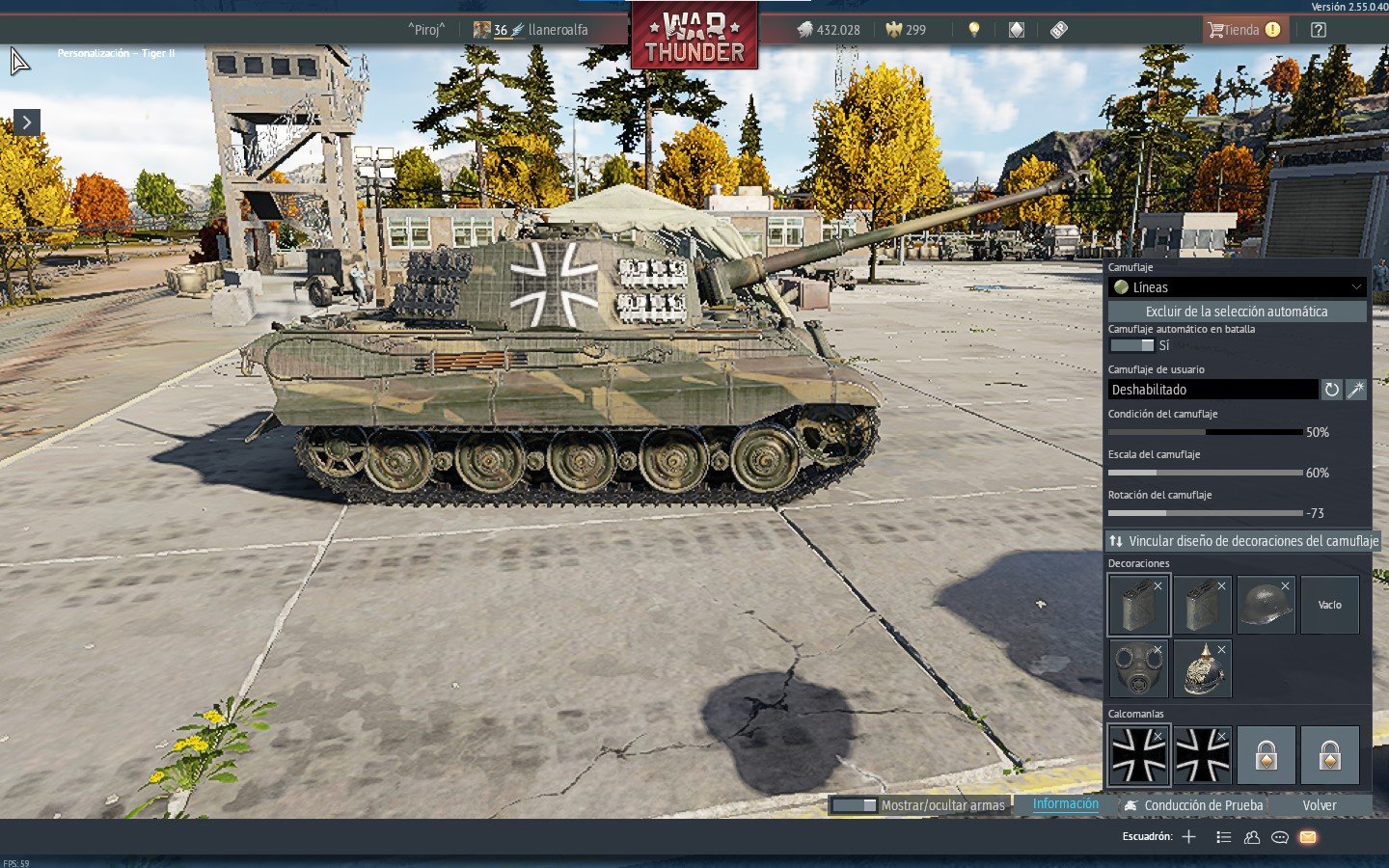
Task: Select the steel helmet decoration slot
Action: (x=1266, y=605)
